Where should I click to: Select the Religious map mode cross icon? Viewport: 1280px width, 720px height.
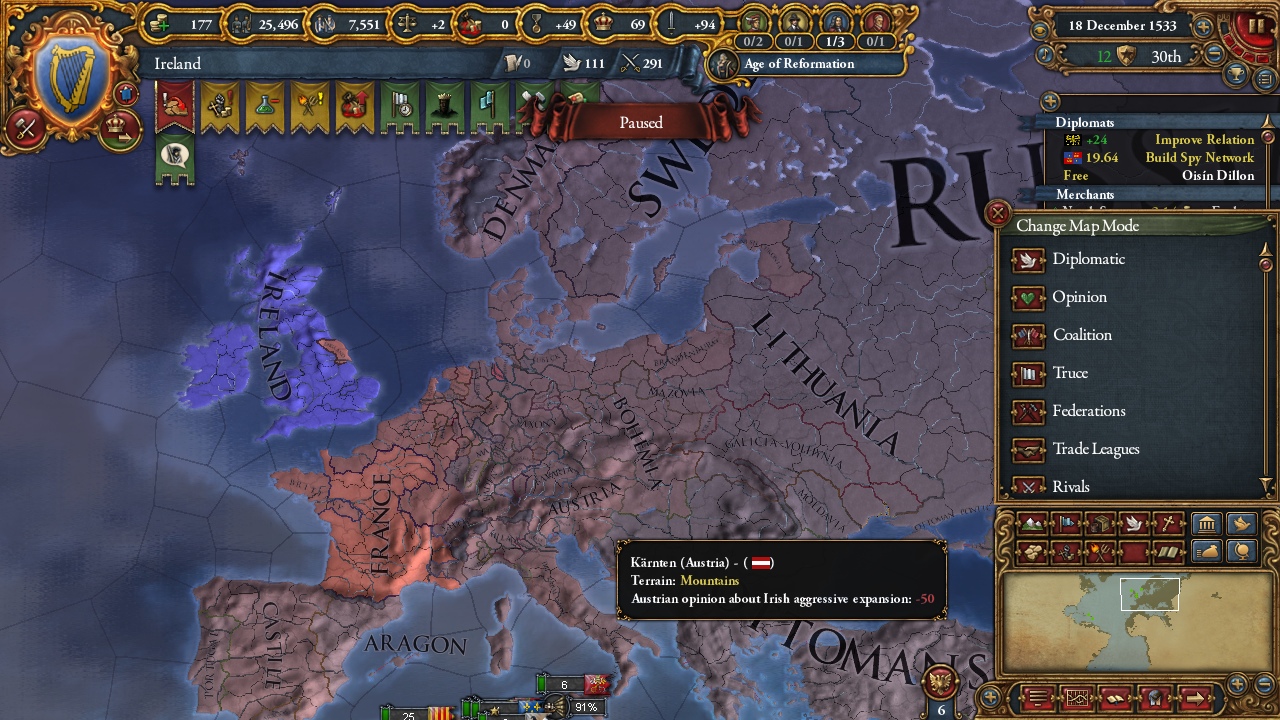1167,523
